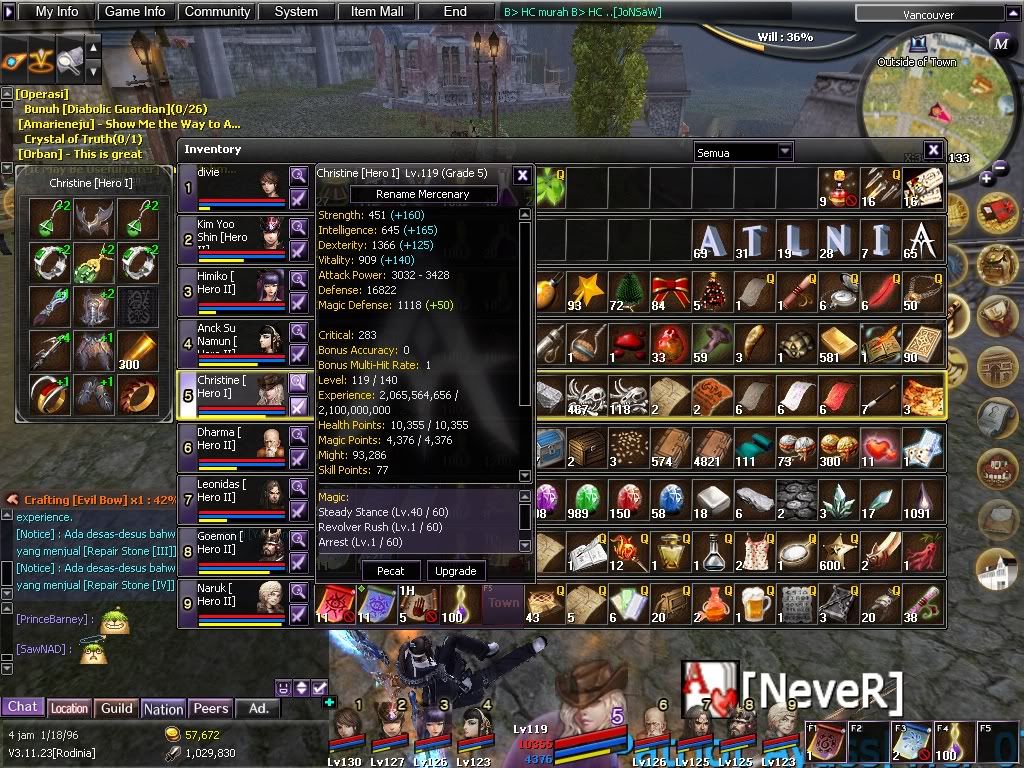Upgrade the mercenary Christine
Screen dimensions: 1024x768
456,571
